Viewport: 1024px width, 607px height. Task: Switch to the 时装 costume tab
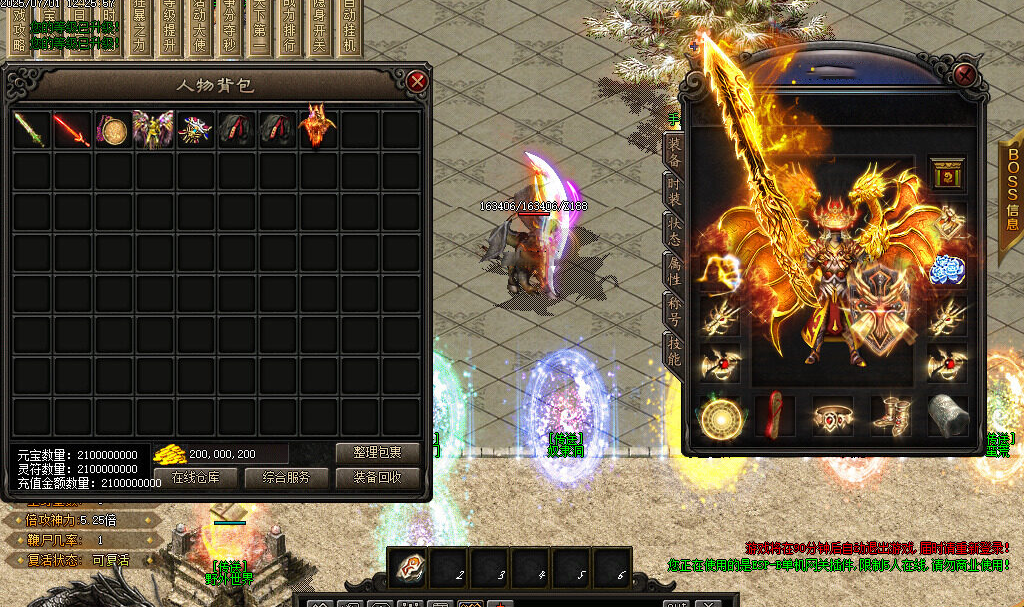pyautogui.click(x=674, y=193)
